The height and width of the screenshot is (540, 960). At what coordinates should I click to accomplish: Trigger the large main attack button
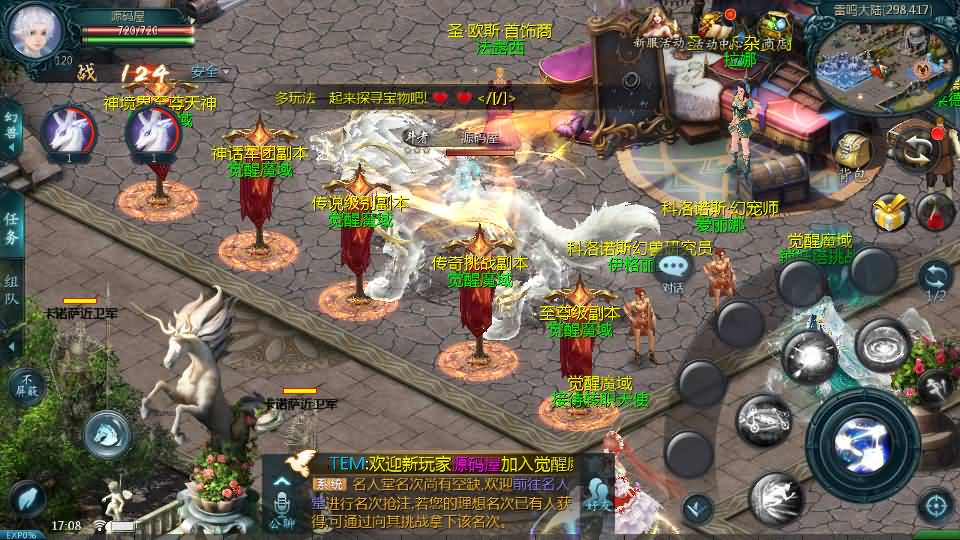click(862, 442)
